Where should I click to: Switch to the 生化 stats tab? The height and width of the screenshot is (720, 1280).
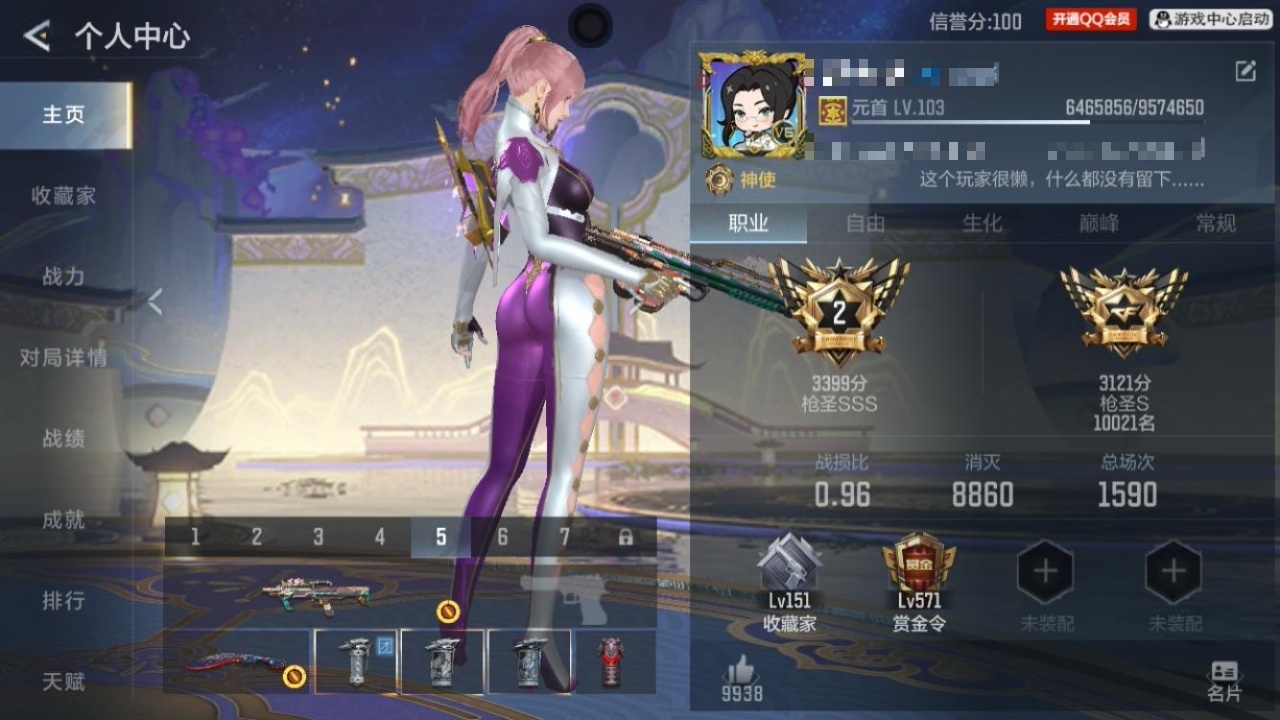tap(982, 224)
